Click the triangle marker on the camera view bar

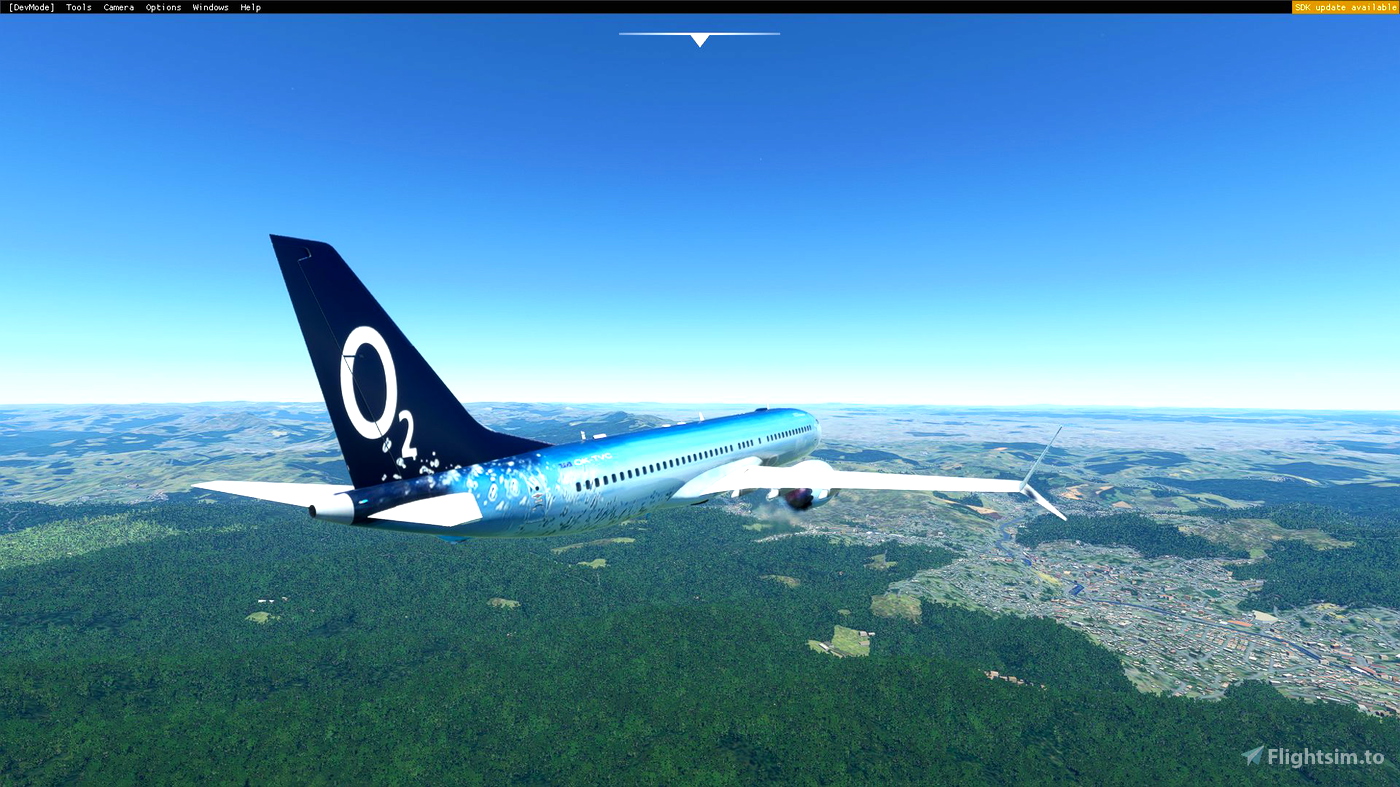tap(699, 39)
